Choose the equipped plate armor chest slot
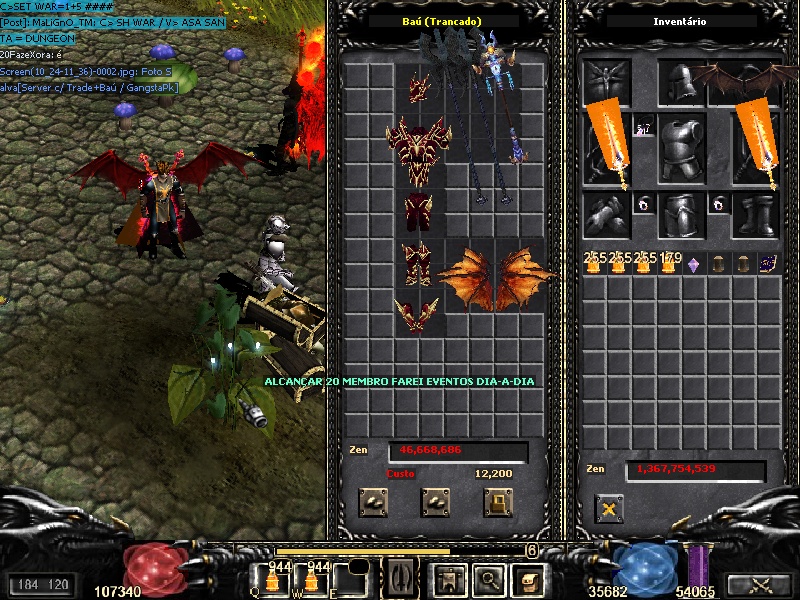800x600 pixels. point(682,147)
